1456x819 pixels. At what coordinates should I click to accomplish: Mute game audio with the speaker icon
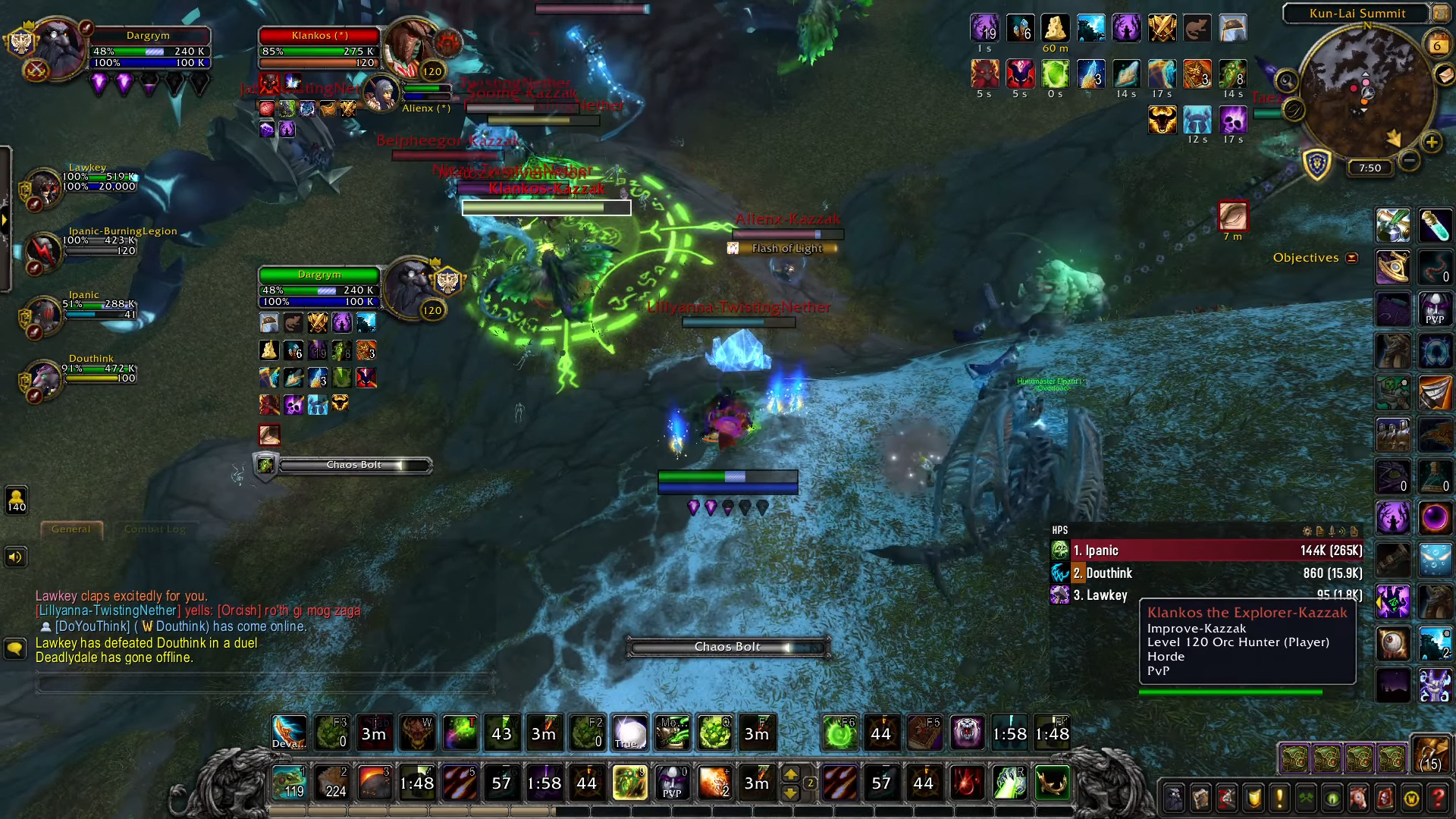click(x=14, y=557)
